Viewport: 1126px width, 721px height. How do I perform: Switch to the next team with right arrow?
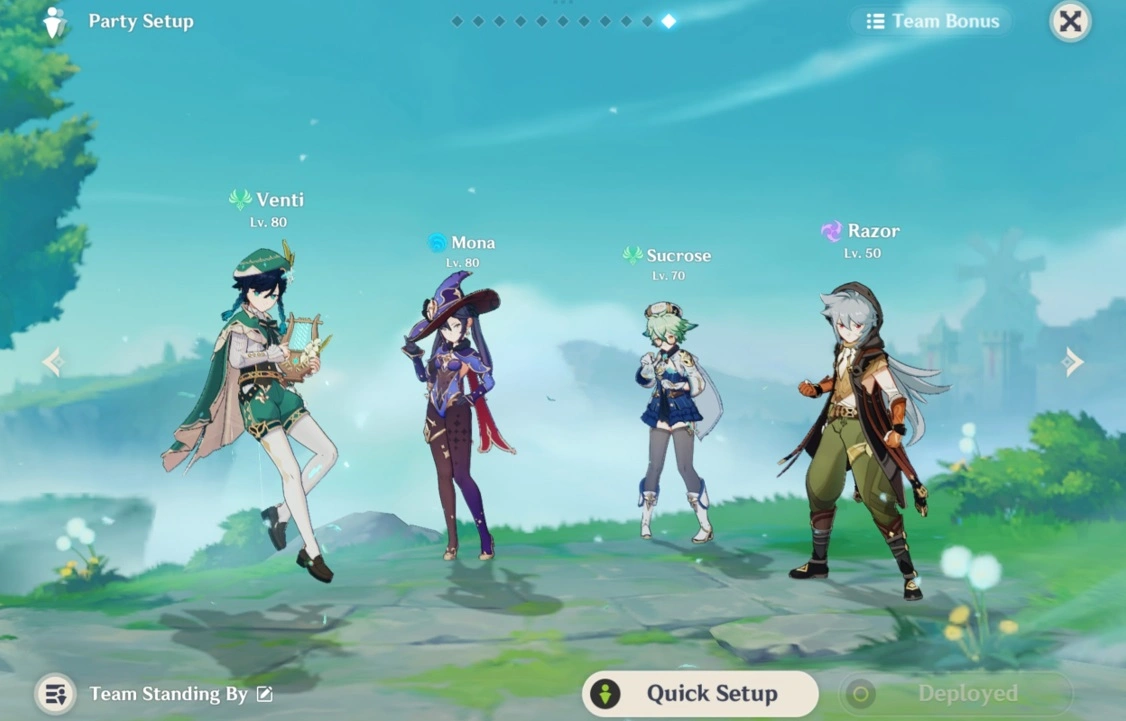[x=1073, y=362]
